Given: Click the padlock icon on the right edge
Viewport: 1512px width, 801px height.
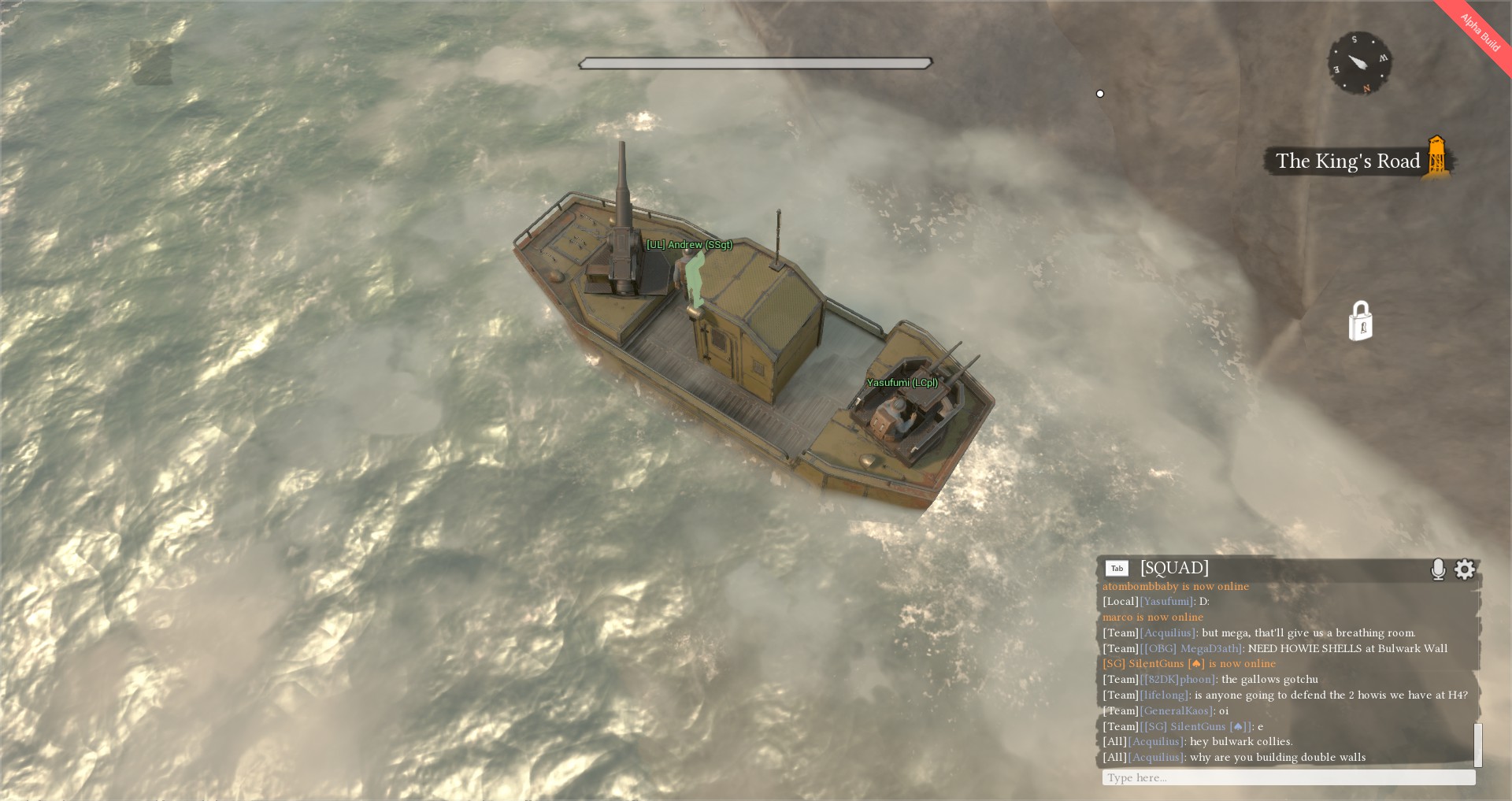Looking at the screenshot, I should (x=1360, y=321).
